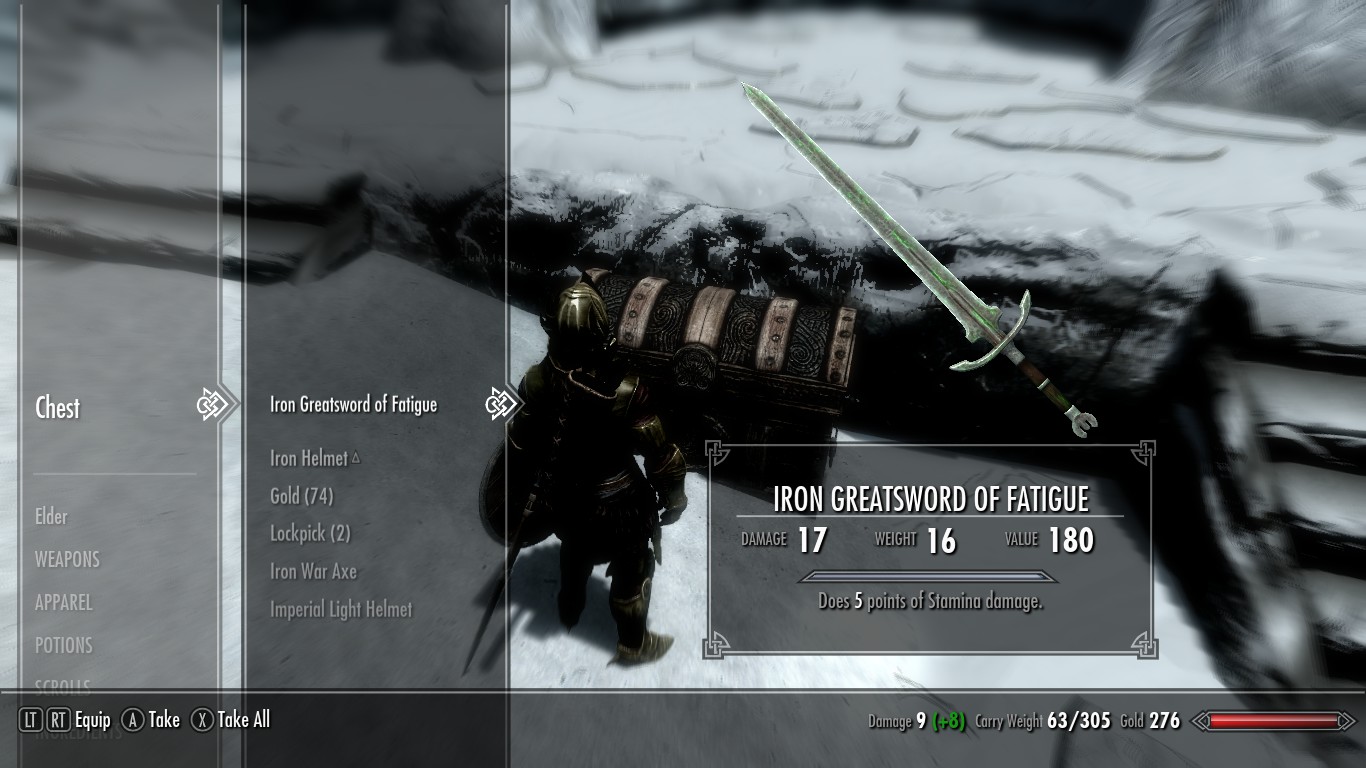Open the WEAPONS category
The height and width of the screenshot is (768, 1366).
[68, 560]
